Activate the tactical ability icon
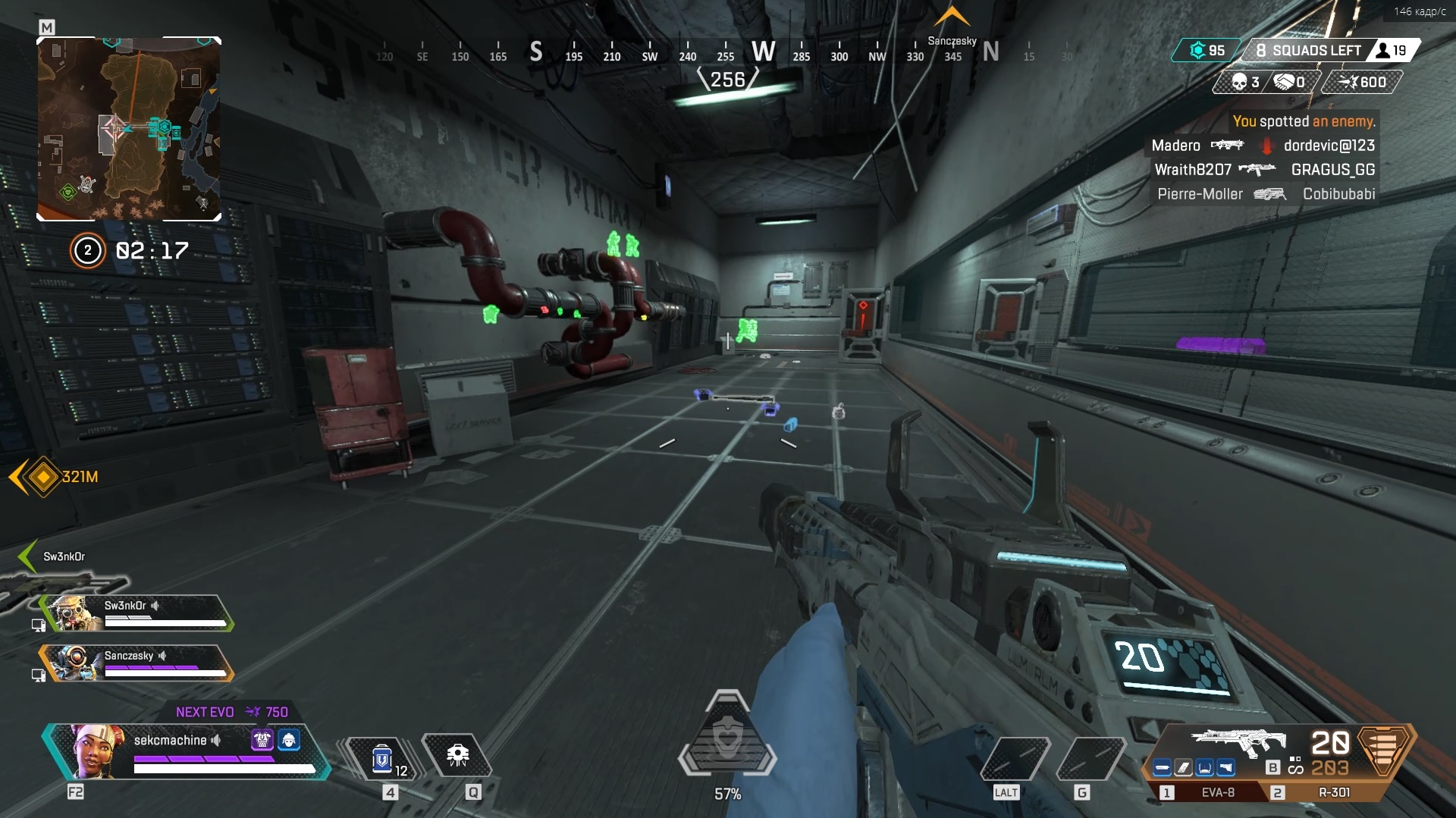This screenshot has width=1456, height=818. 457,755
